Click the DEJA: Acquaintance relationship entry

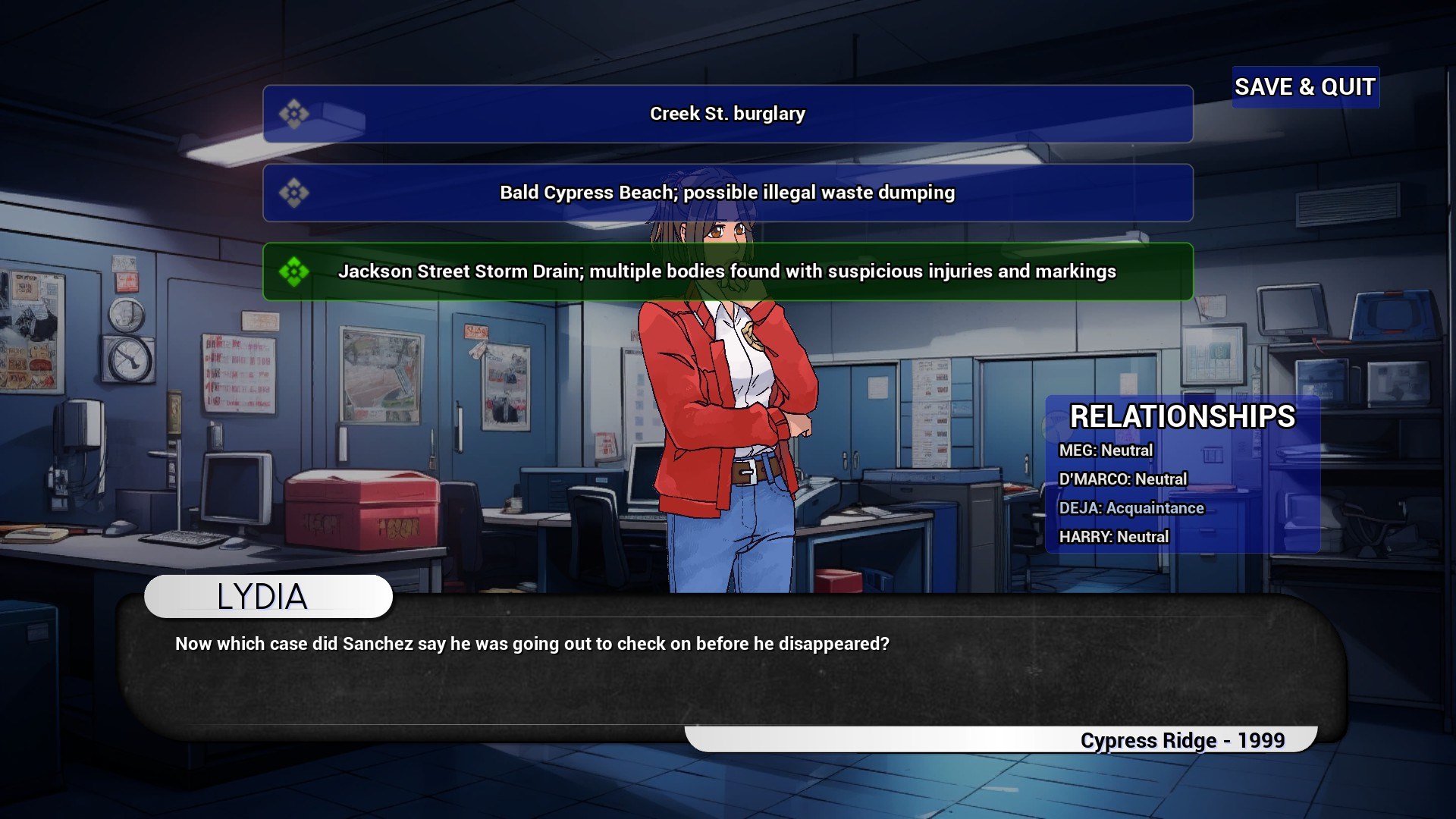[x=1133, y=508]
